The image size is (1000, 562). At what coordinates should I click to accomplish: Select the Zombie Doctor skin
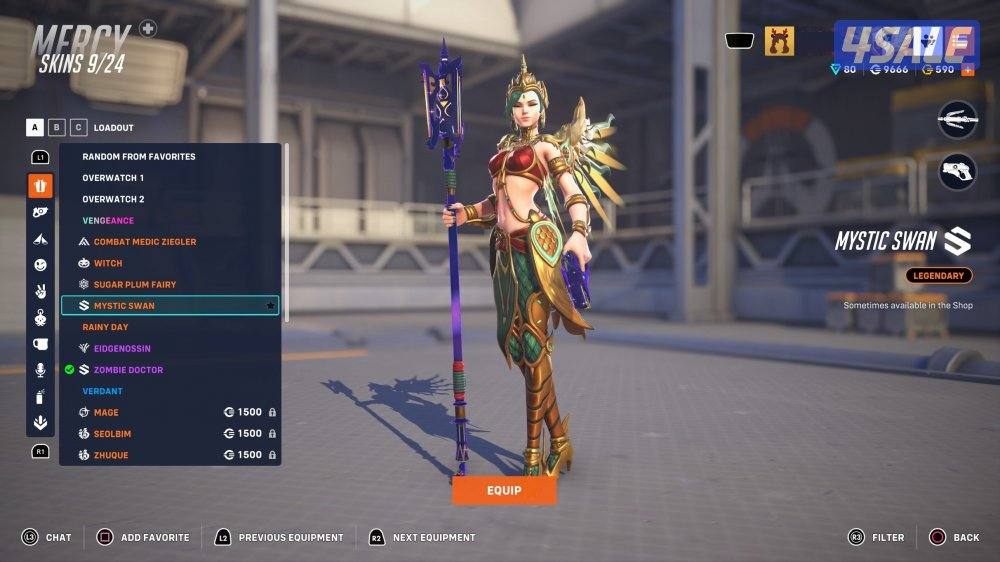(128, 370)
